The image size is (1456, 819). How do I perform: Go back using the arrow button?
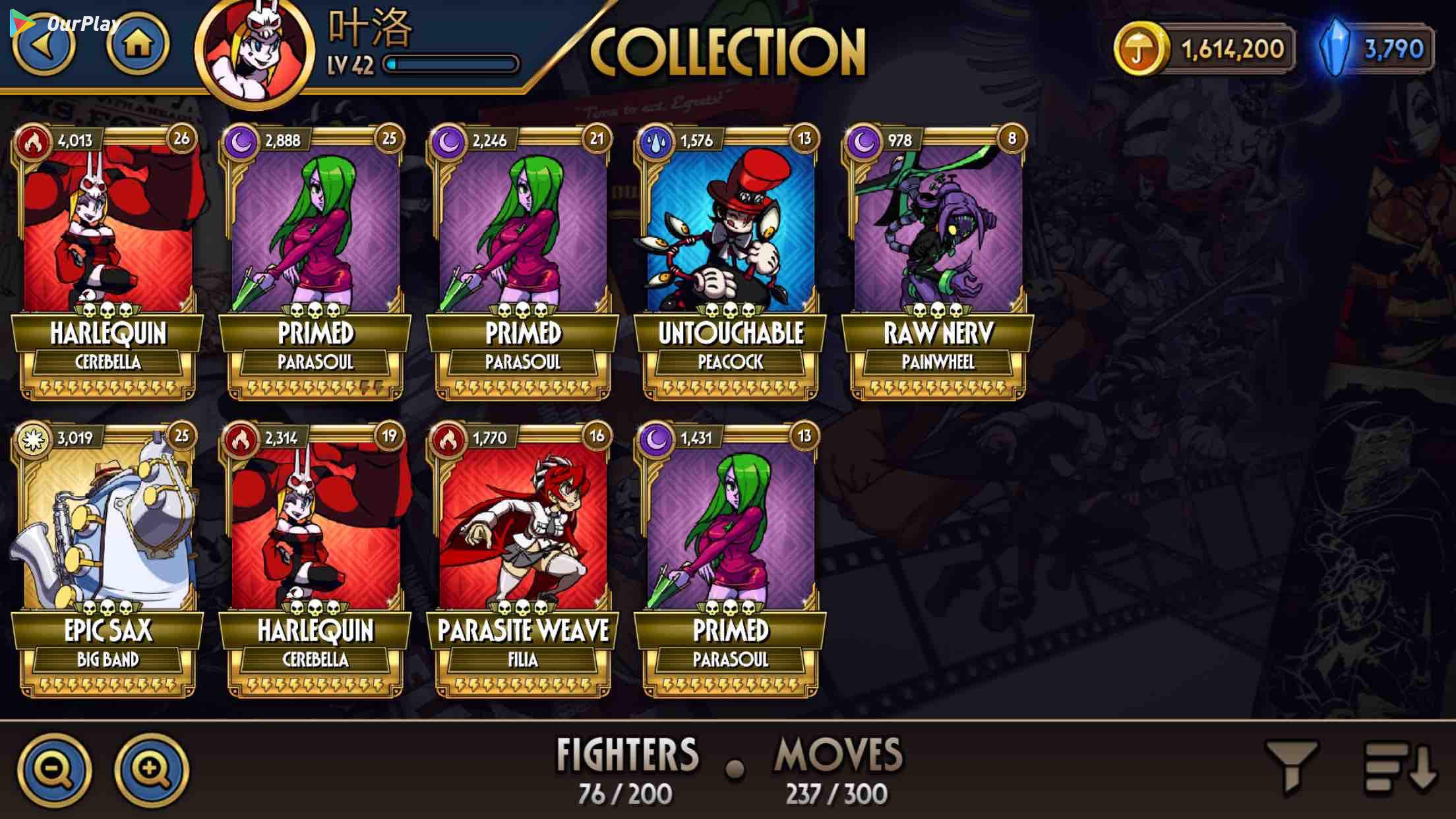pos(44,46)
